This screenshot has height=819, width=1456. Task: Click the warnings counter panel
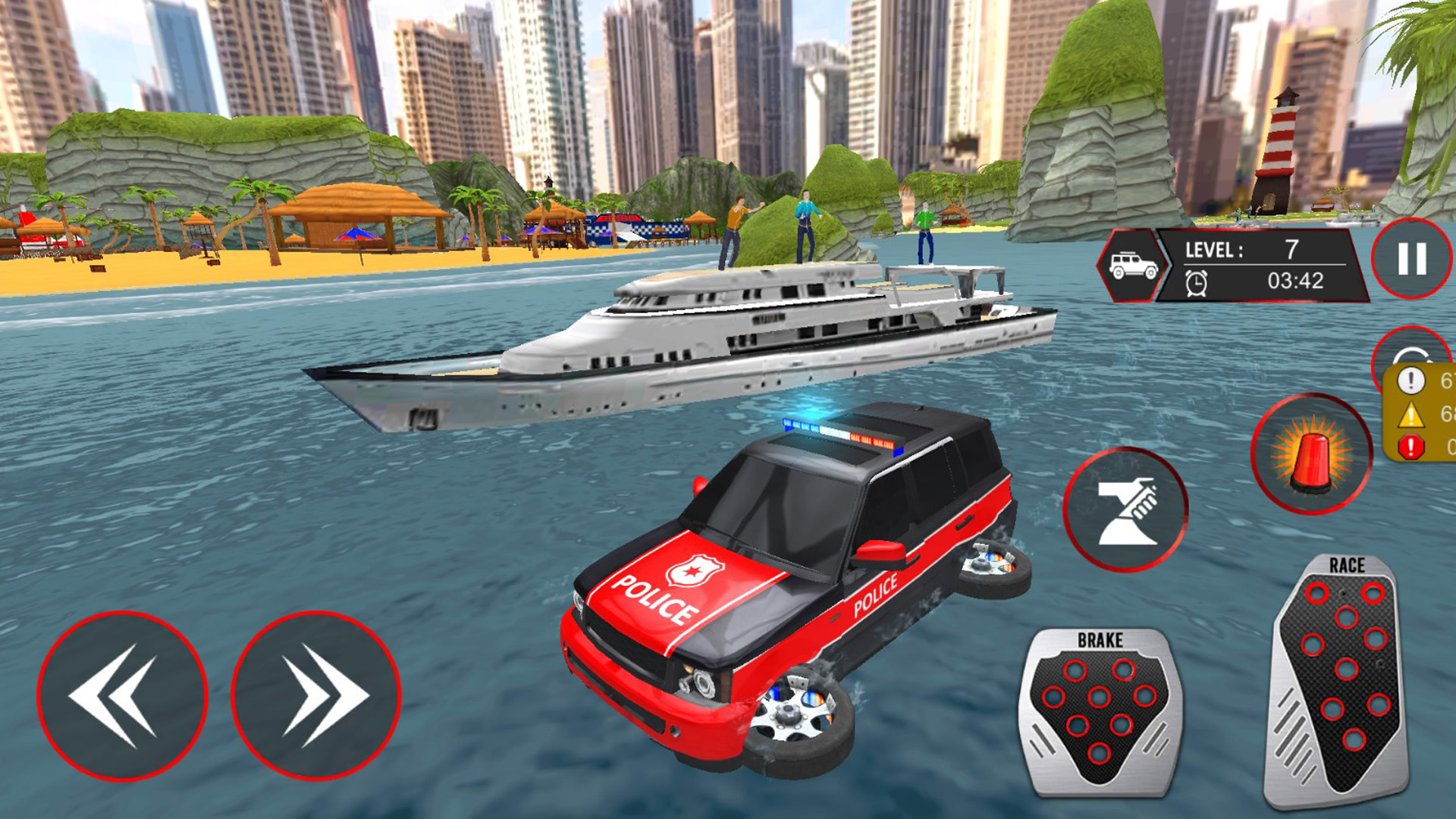click(1425, 413)
